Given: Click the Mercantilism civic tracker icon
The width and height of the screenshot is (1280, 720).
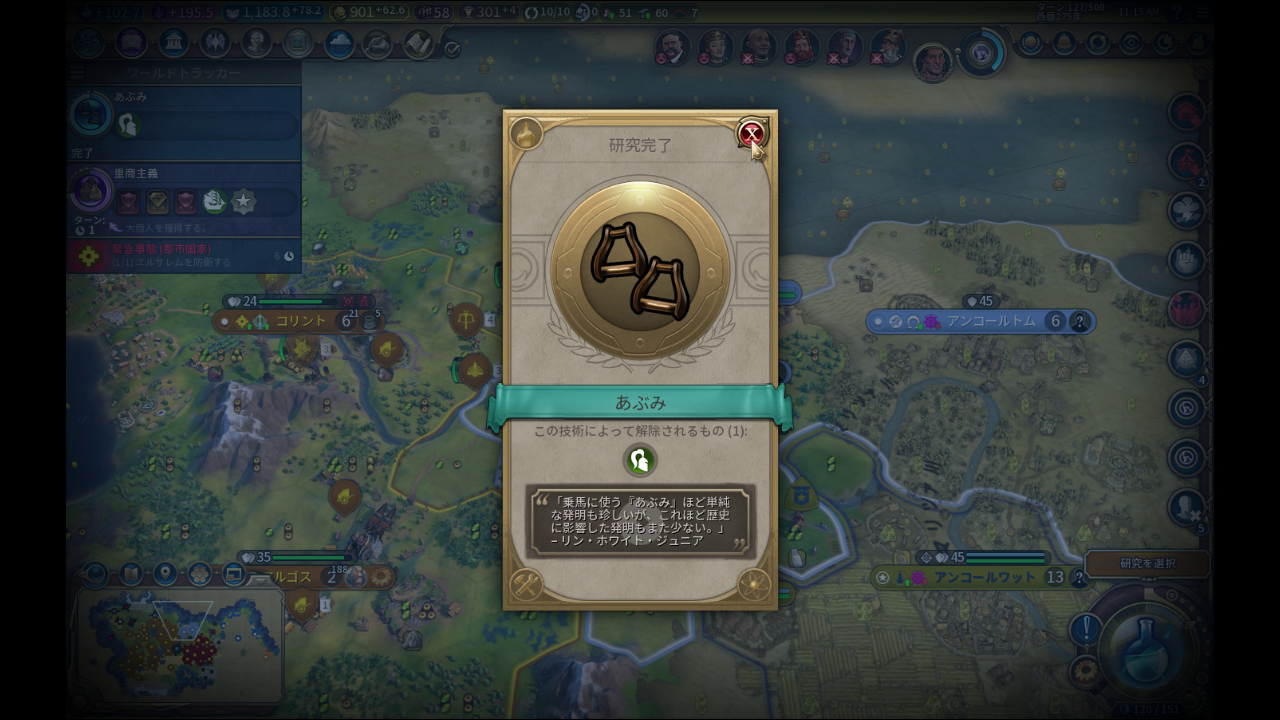Looking at the screenshot, I should click(x=91, y=189).
